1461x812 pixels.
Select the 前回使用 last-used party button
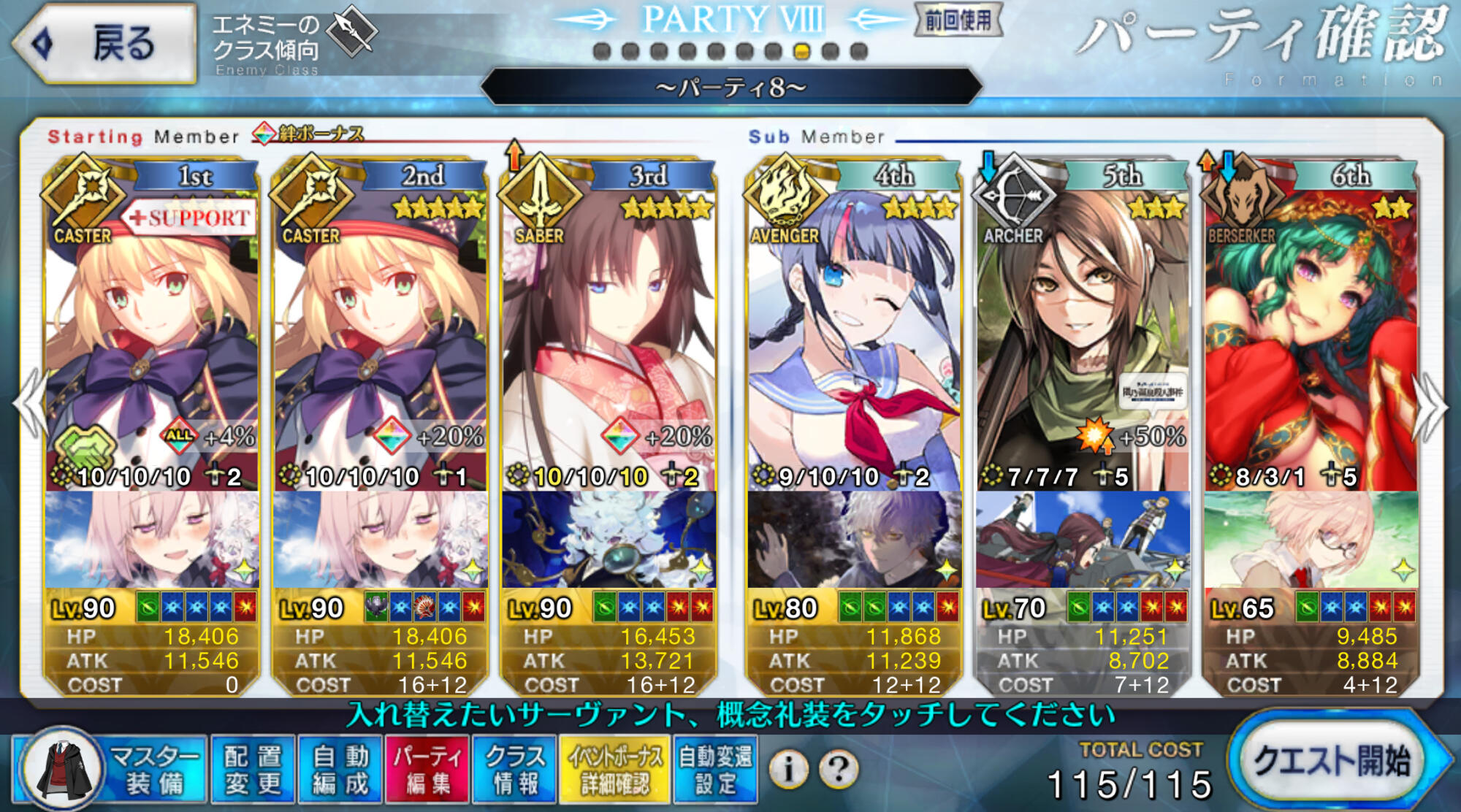click(958, 20)
